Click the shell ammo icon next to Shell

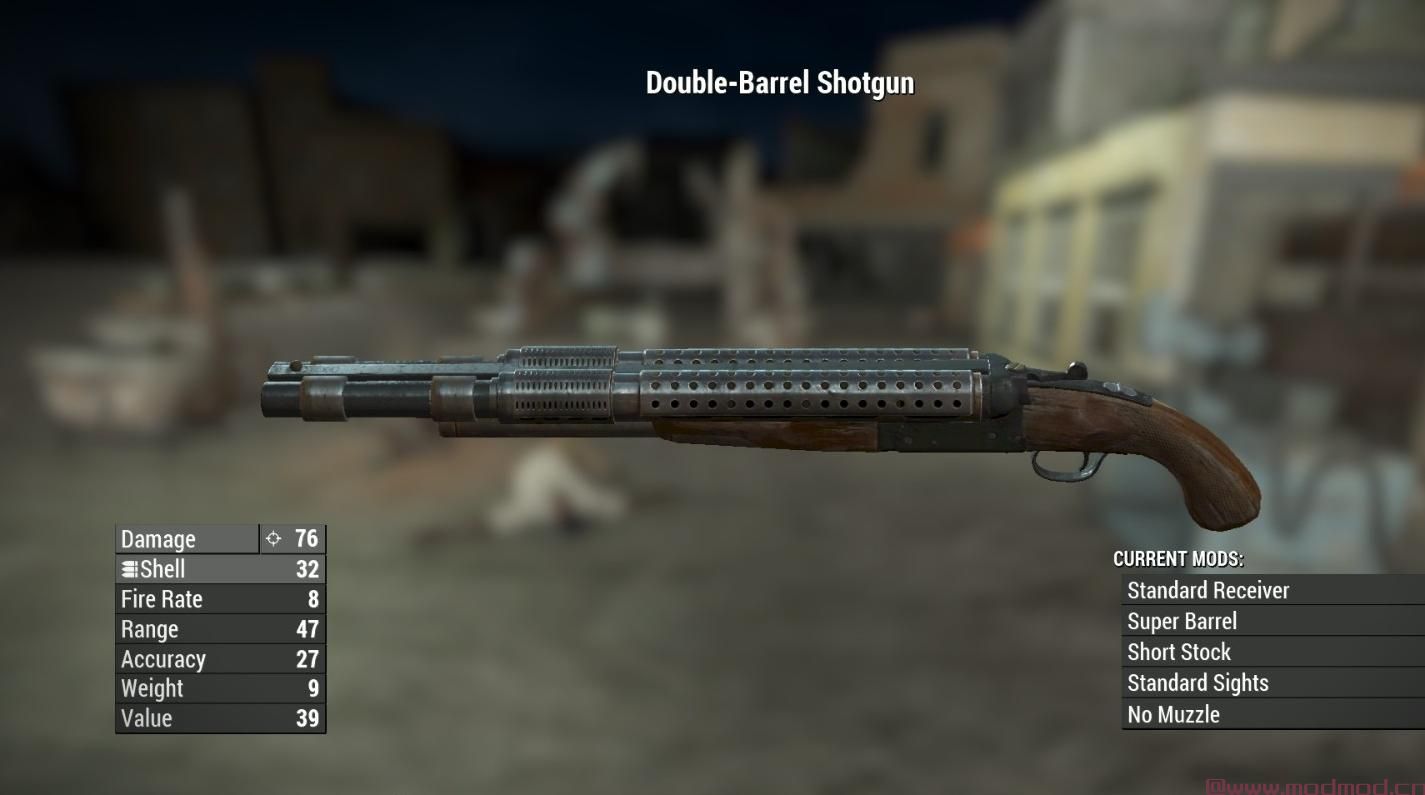pyautogui.click(x=128, y=569)
